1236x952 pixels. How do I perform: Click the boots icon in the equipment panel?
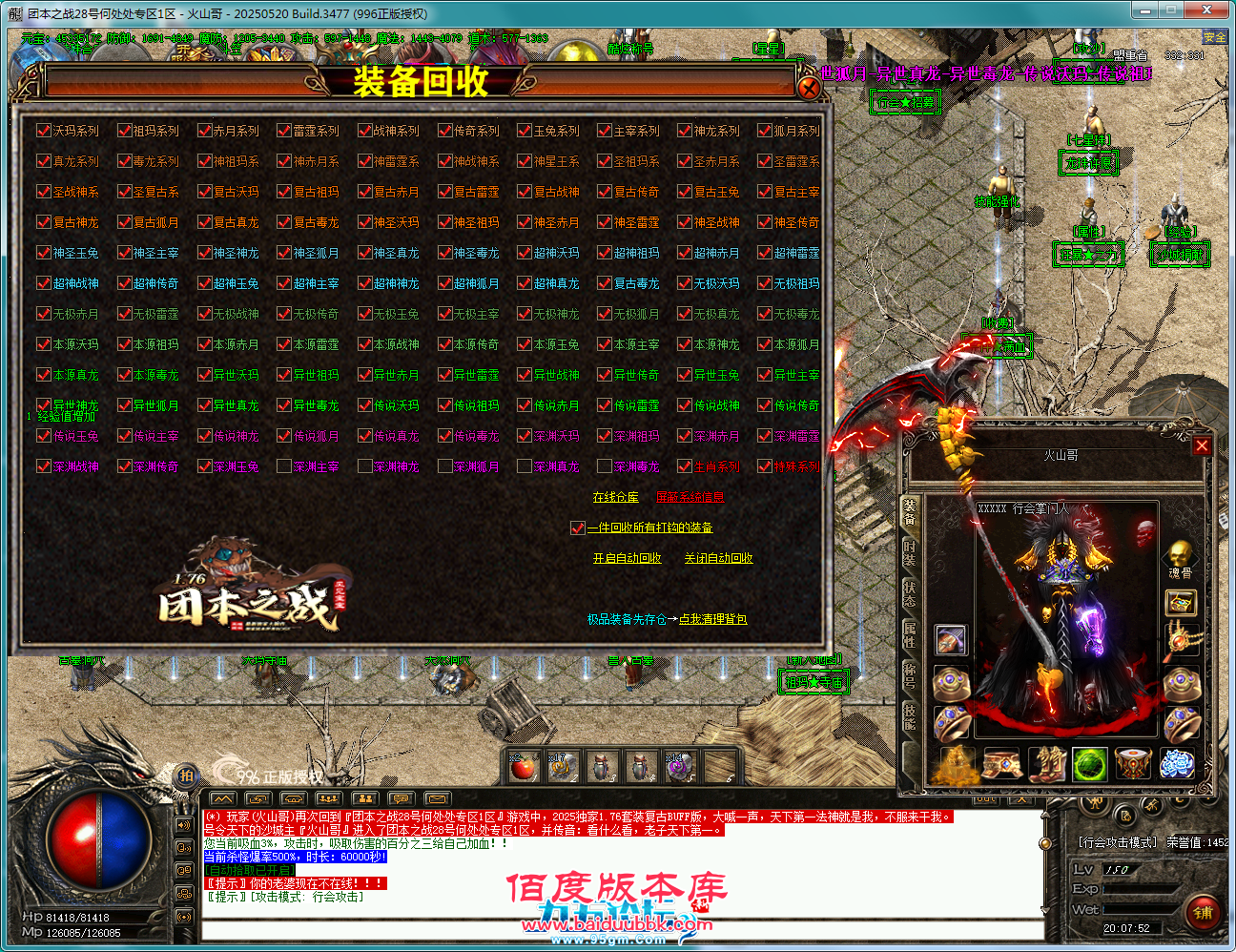pos(1047,765)
